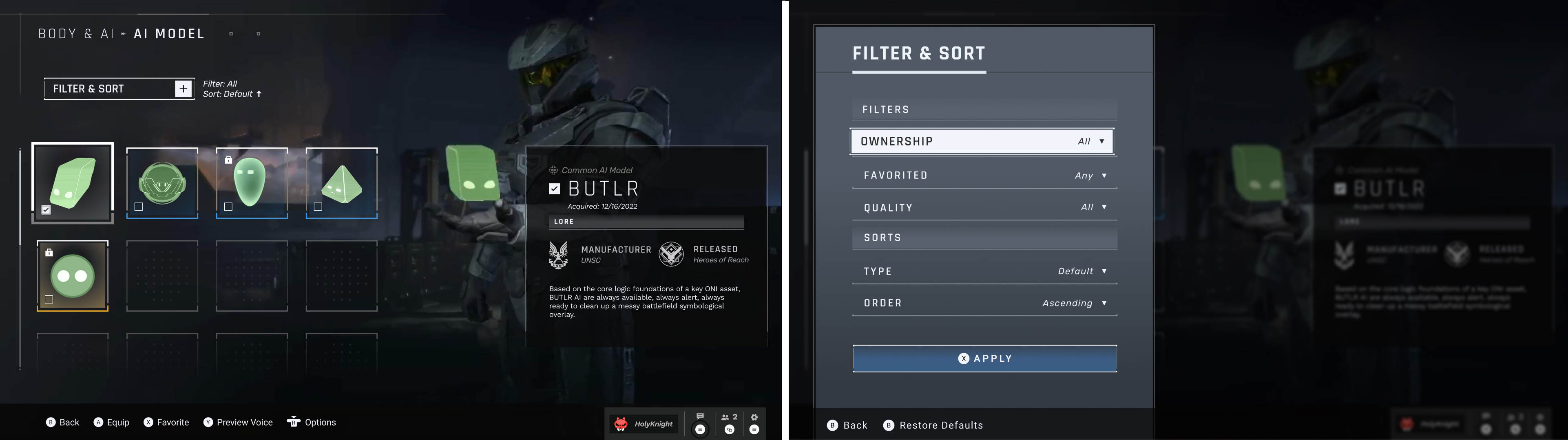The height and width of the screenshot is (440, 1568).
Task: Expand the LORE section bar
Action: coord(646,222)
